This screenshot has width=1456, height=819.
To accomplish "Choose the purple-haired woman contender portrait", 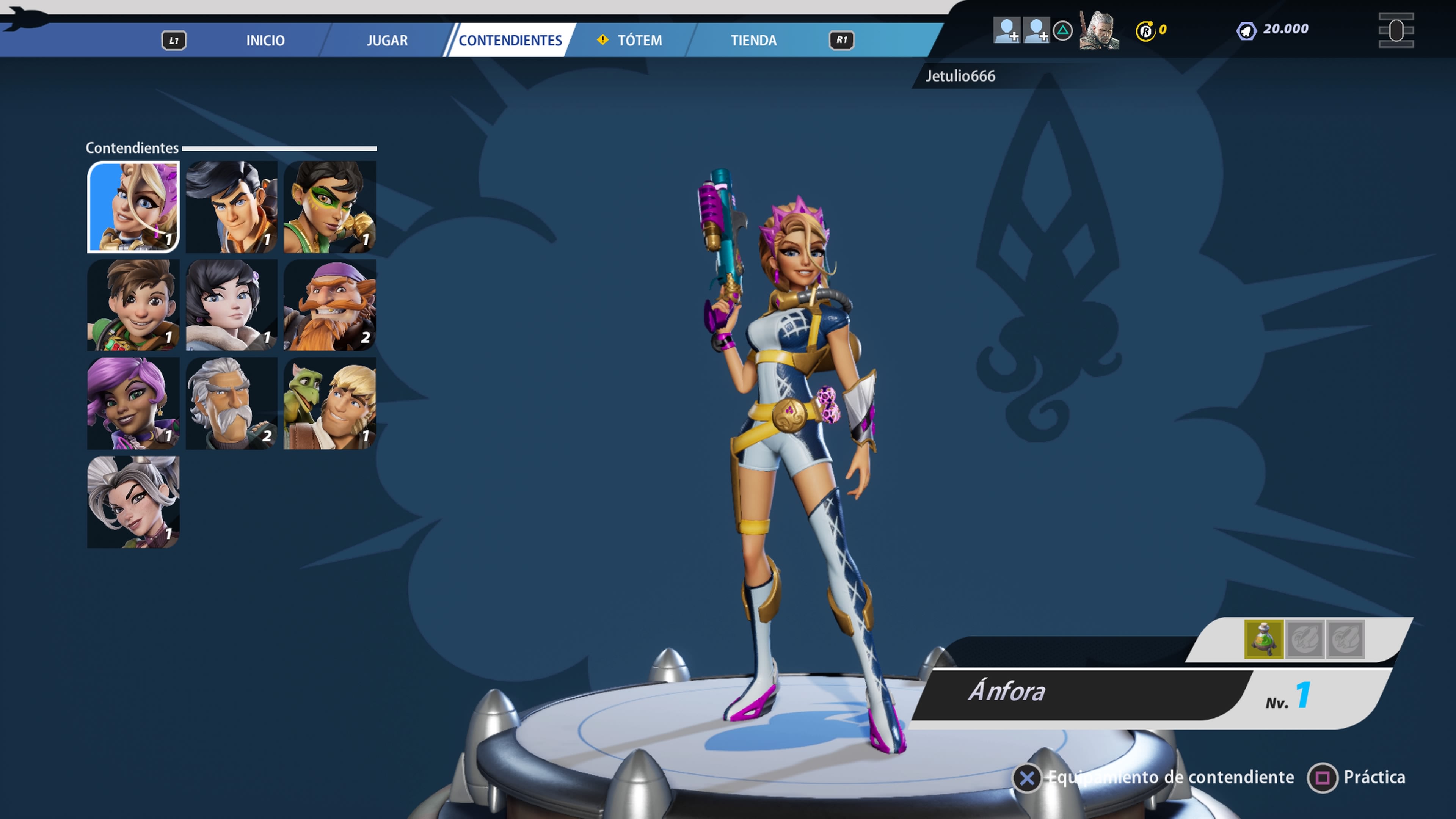I will click(x=133, y=403).
